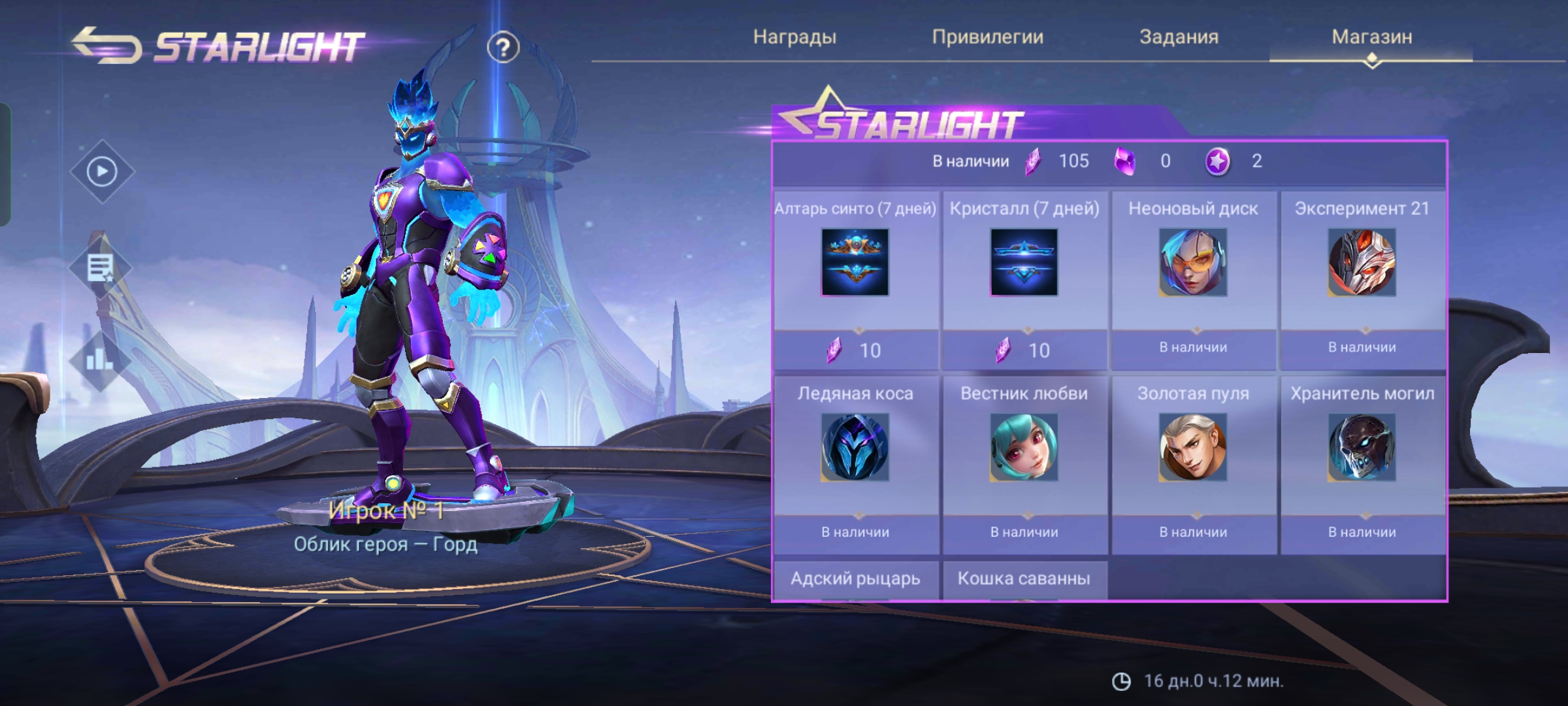Open the Золотая пуля skin item
The height and width of the screenshot is (706, 1568).
tap(1193, 448)
